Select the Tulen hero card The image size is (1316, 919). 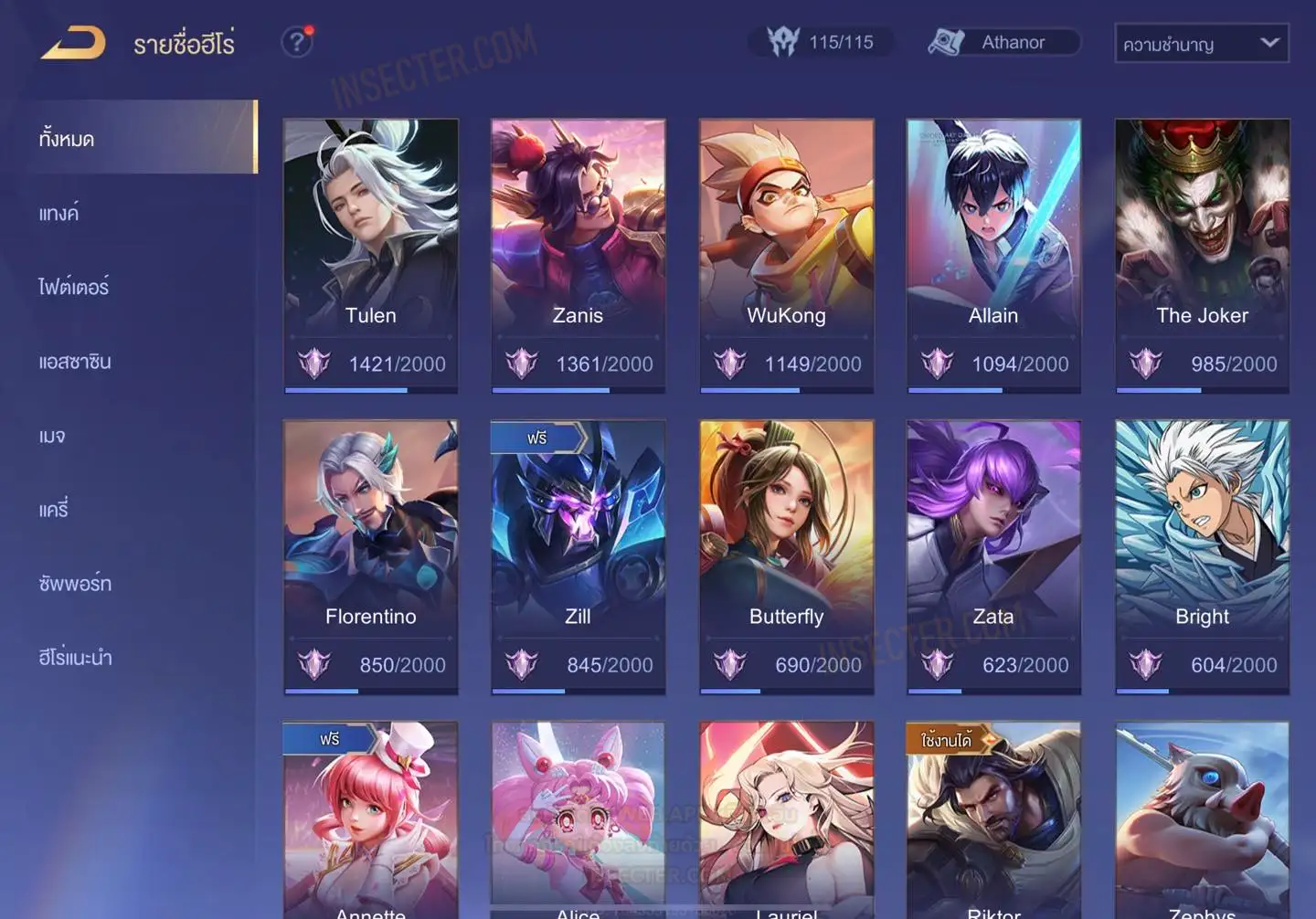[370, 256]
